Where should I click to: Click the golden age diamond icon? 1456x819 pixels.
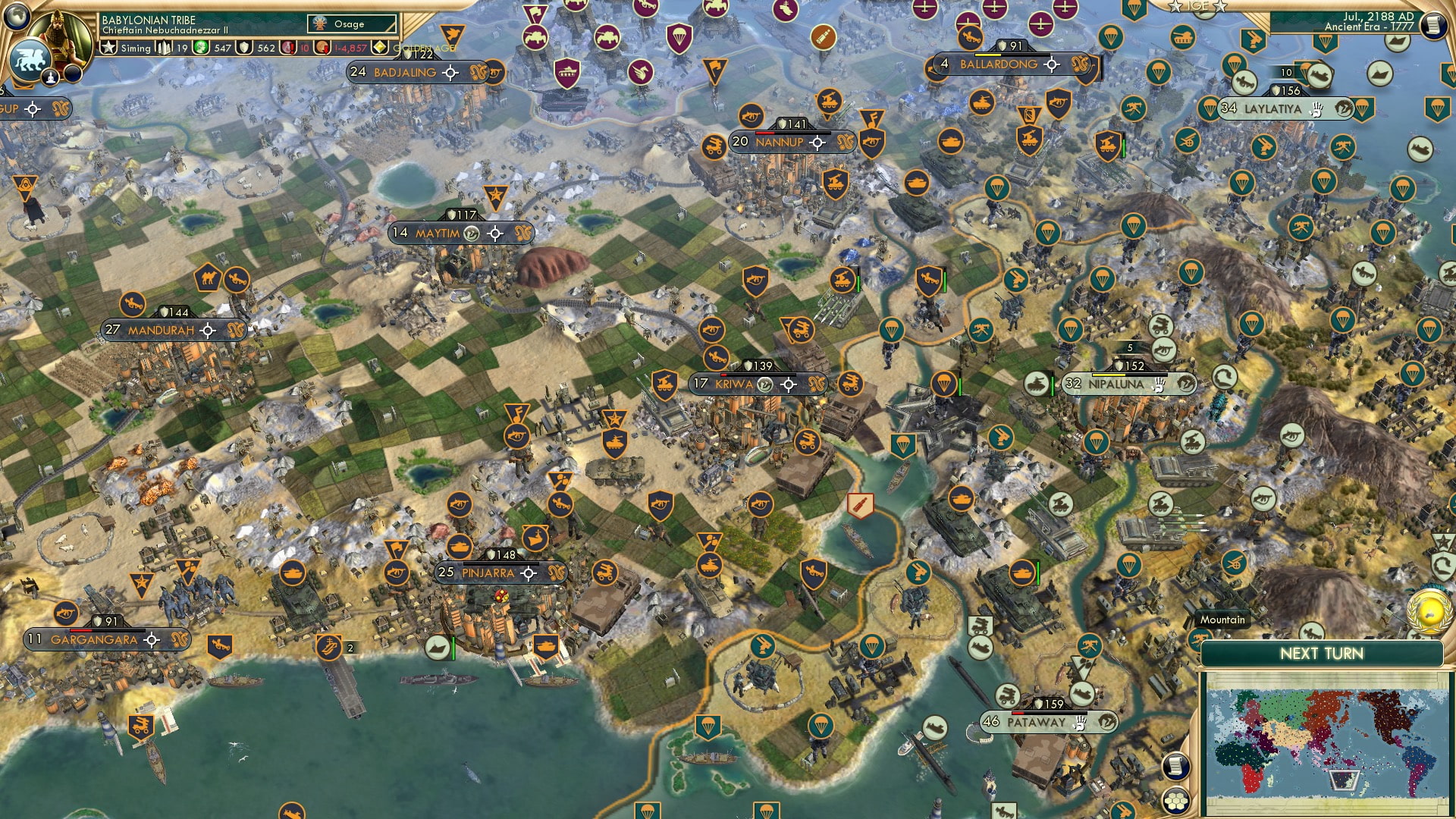coord(379,47)
